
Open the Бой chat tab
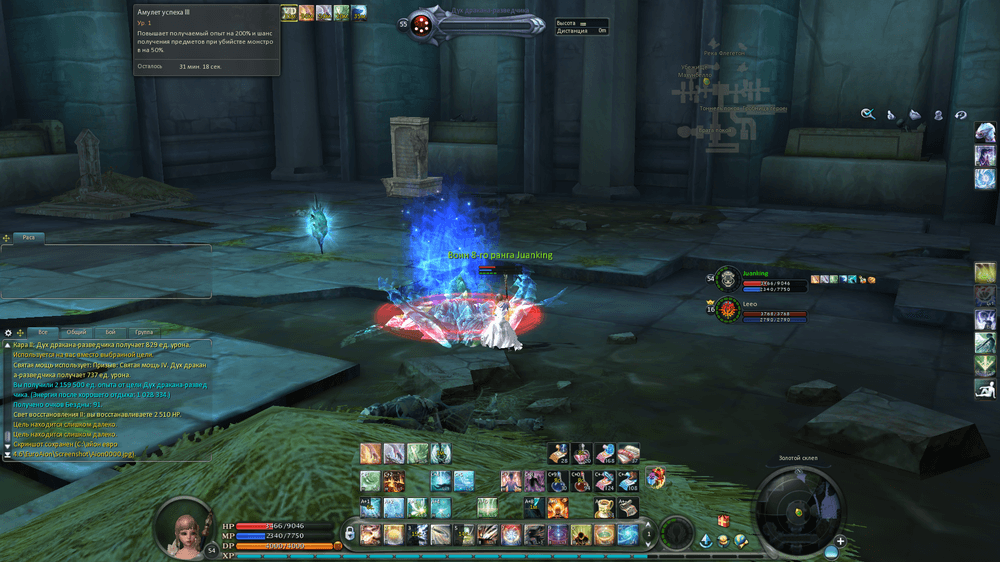click(x=110, y=332)
